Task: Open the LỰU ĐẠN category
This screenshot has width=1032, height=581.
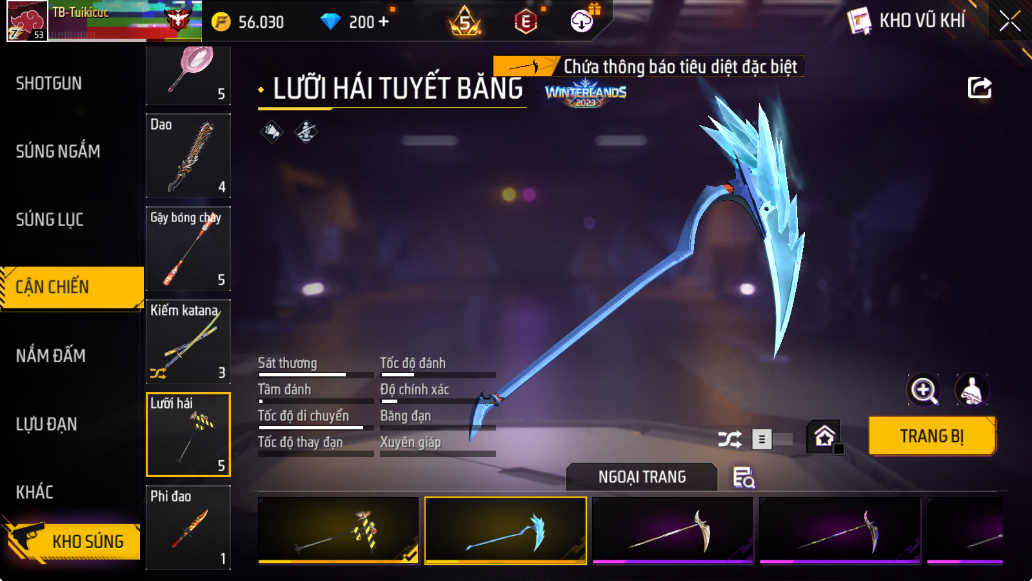Action: 47,424
